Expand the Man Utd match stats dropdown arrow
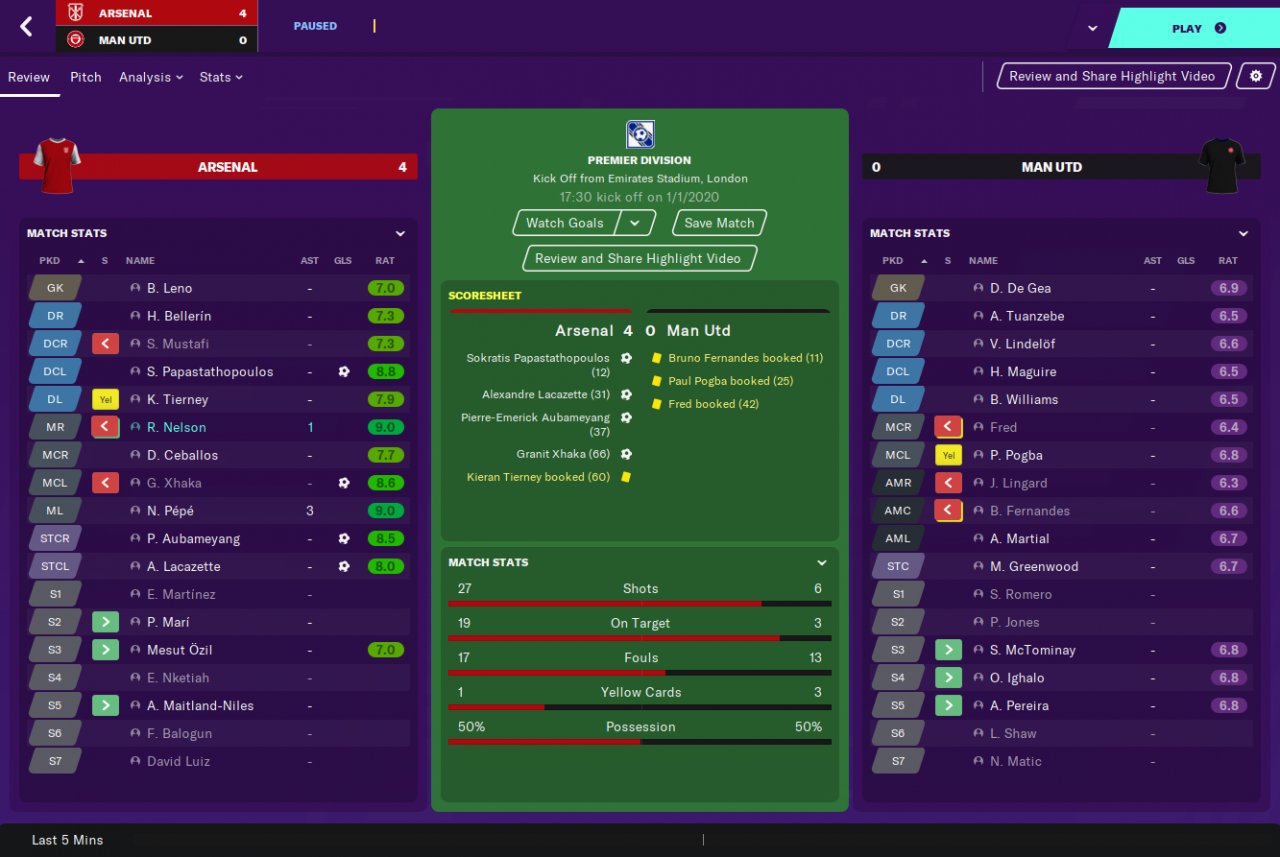The width and height of the screenshot is (1280, 857). point(1243,234)
